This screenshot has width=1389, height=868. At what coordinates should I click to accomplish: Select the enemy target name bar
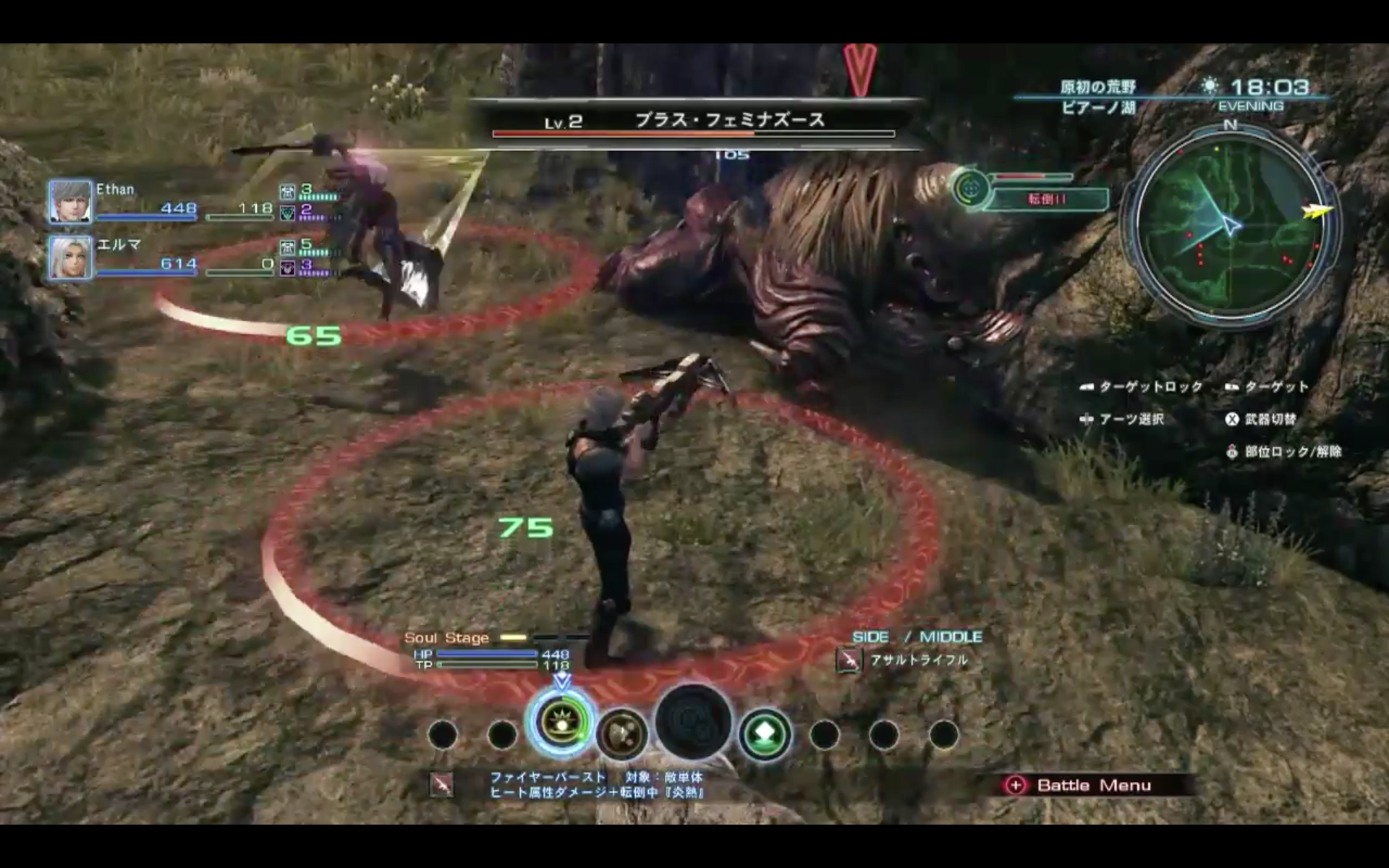click(x=693, y=122)
